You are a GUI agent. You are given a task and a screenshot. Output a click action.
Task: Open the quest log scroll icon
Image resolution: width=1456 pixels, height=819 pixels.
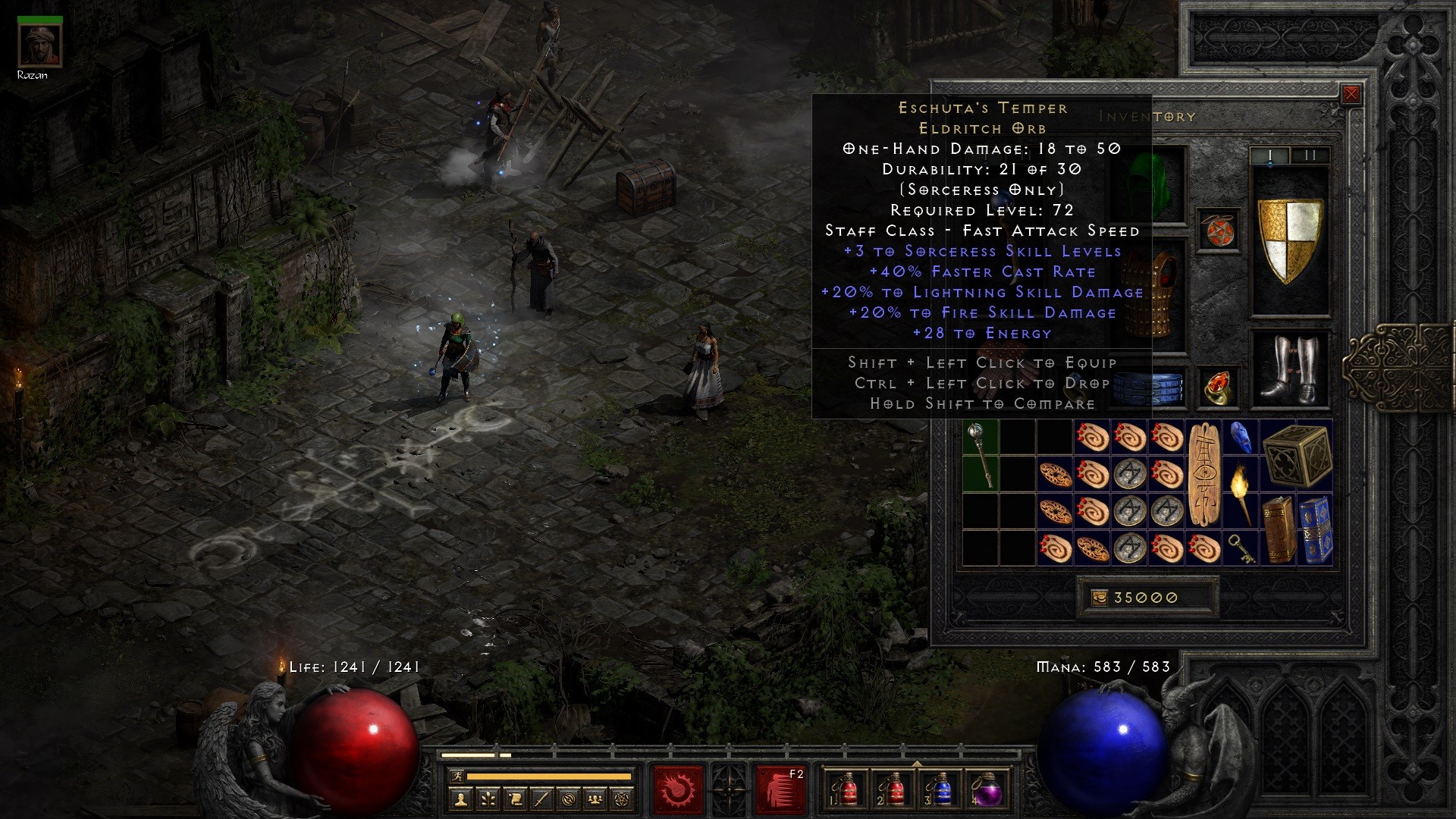coord(516,799)
